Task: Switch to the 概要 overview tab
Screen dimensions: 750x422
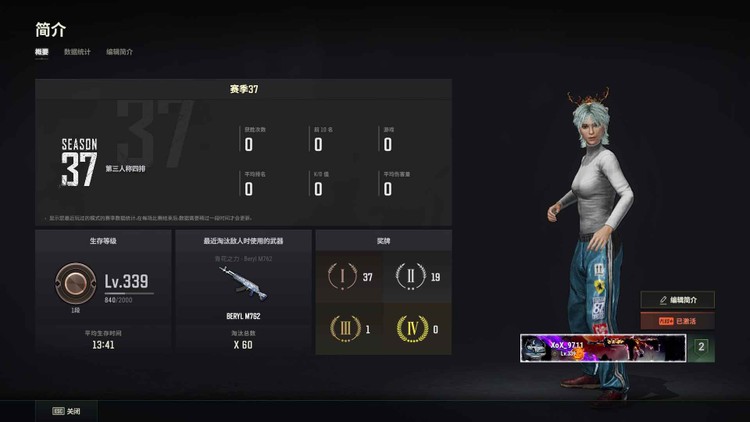Action: pyautogui.click(x=42, y=51)
